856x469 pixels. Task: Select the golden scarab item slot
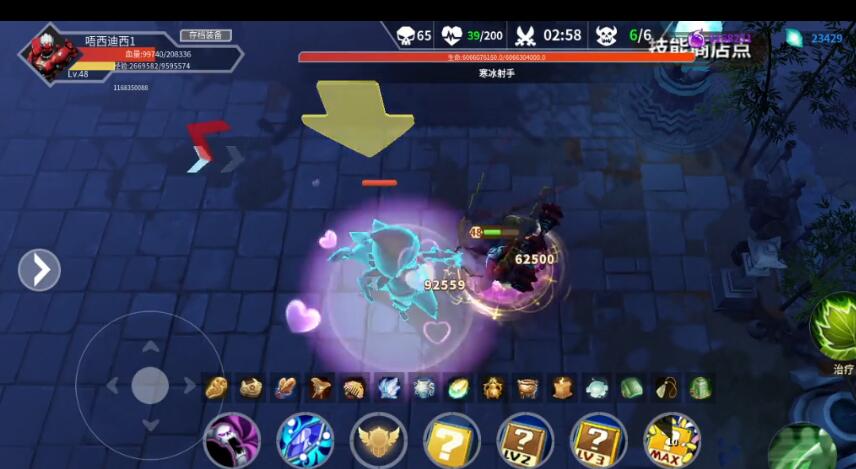(x=492, y=388)
